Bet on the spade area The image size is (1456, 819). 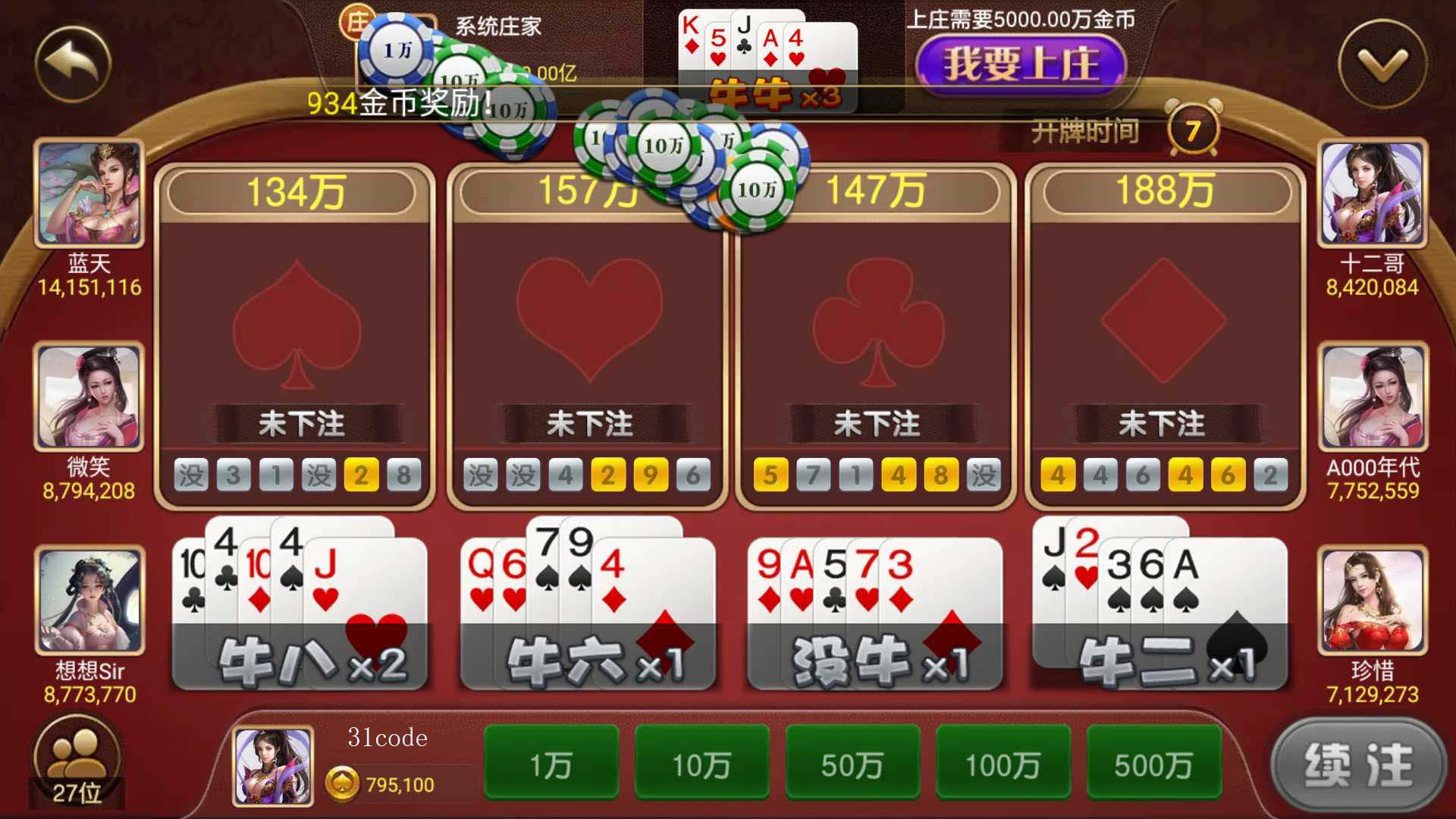pyautogui.click(x=295, y=326)
